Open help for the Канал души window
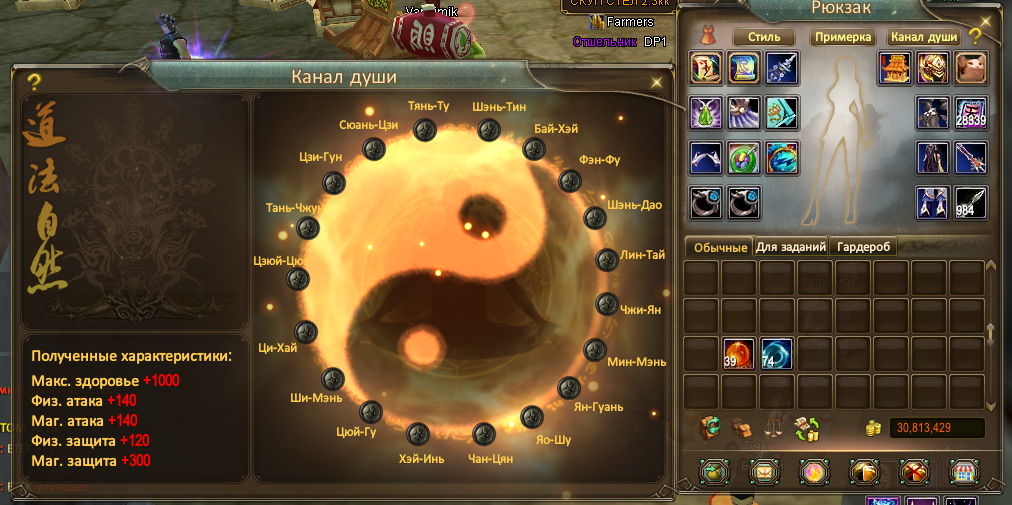Image resolution: width=1012 pixels, height=505 pixels. pyautogui.click(x=34, y=82)
